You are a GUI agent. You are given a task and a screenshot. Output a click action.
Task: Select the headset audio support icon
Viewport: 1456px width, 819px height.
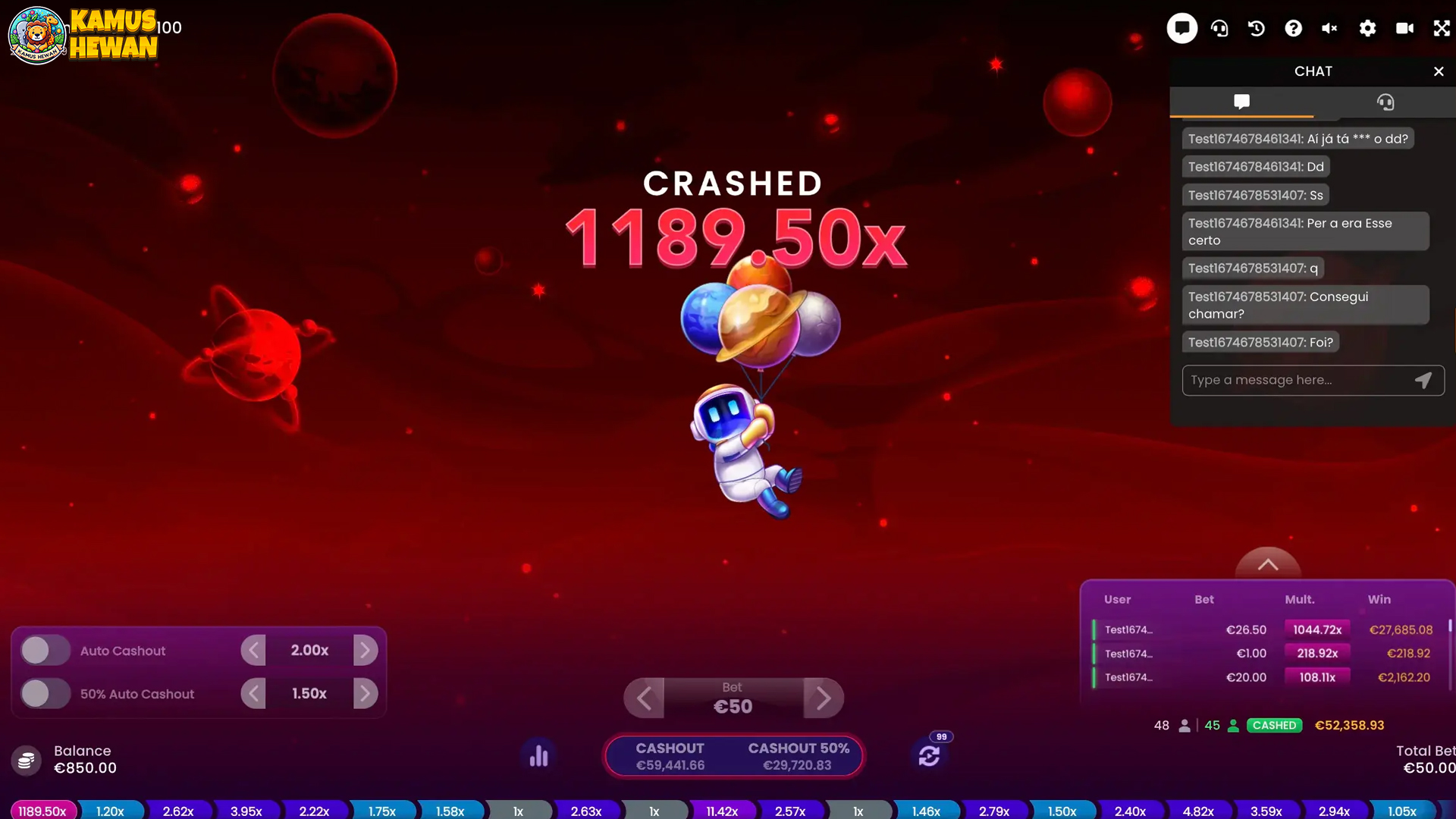point(1219,28)
